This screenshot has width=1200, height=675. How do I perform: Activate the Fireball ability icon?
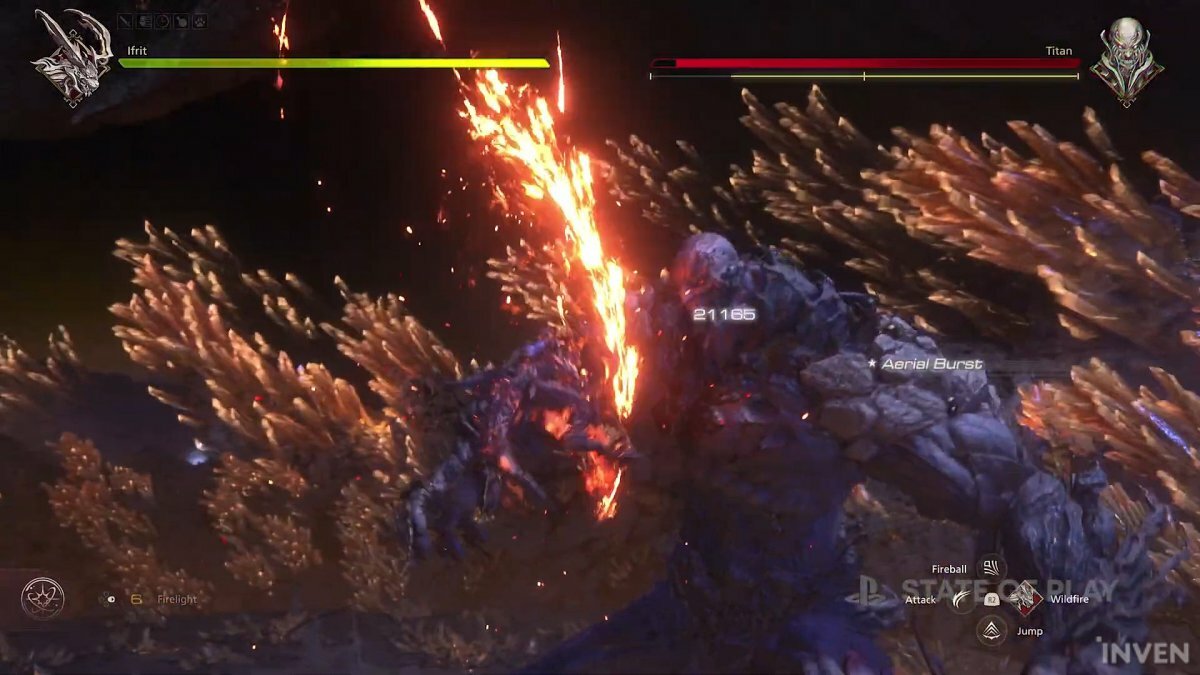pyautogui.click(x=991, y=569)
